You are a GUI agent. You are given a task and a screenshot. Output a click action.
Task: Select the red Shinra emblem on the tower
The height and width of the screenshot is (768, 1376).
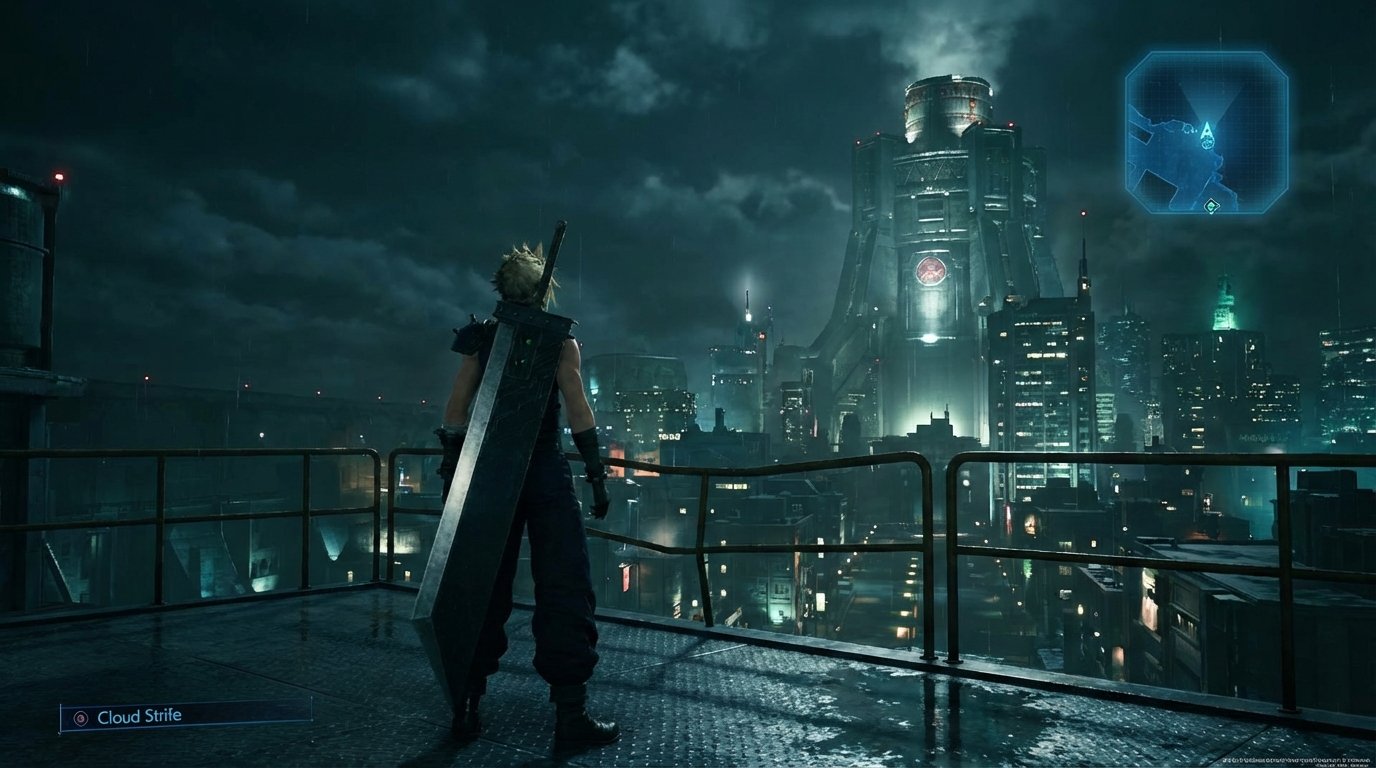(932, 270)
